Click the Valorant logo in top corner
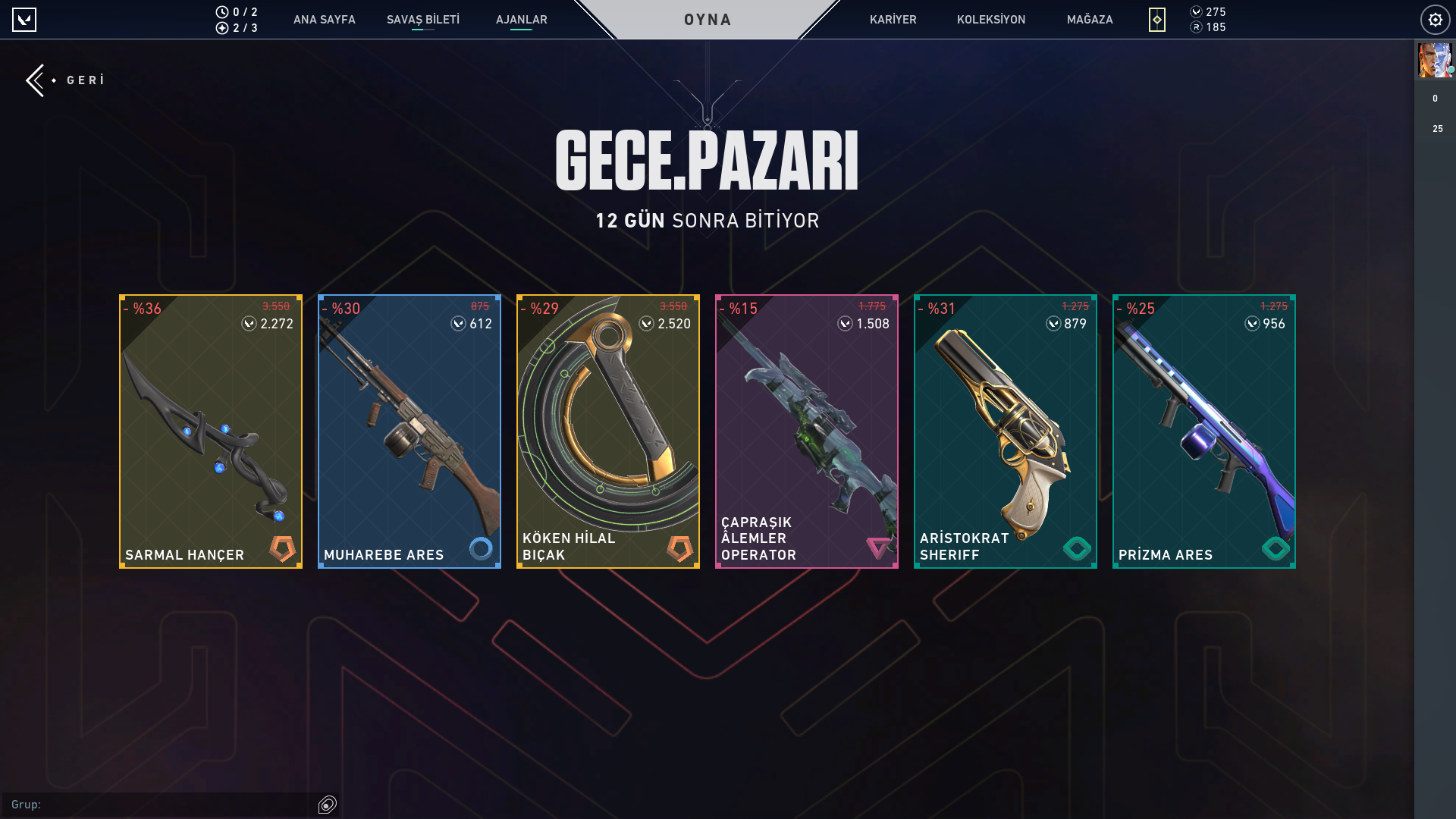 coord(24,20)
